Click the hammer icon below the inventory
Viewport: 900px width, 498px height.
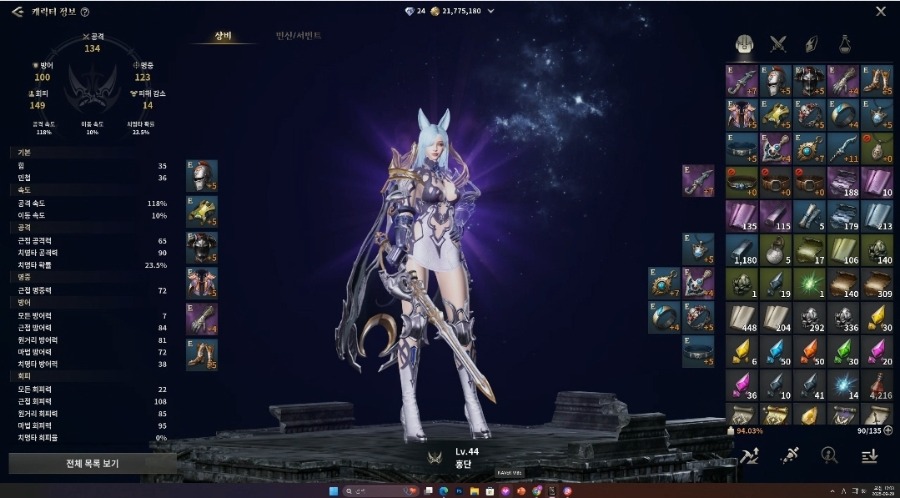tap(752, 455)
